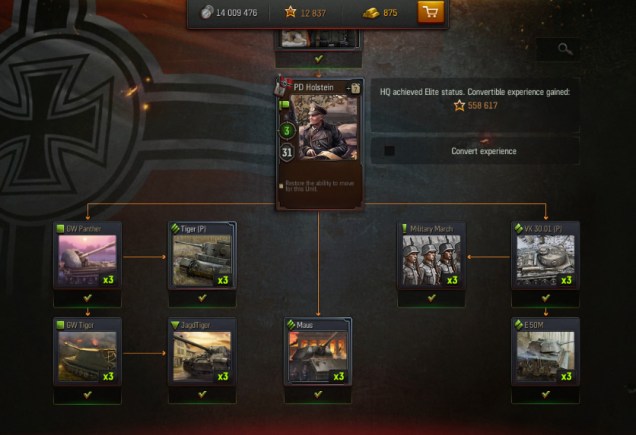Viewport: 636px width, 435px height.
Task: Click the partially visible card above PD Holstein
Action: point(317,40)
